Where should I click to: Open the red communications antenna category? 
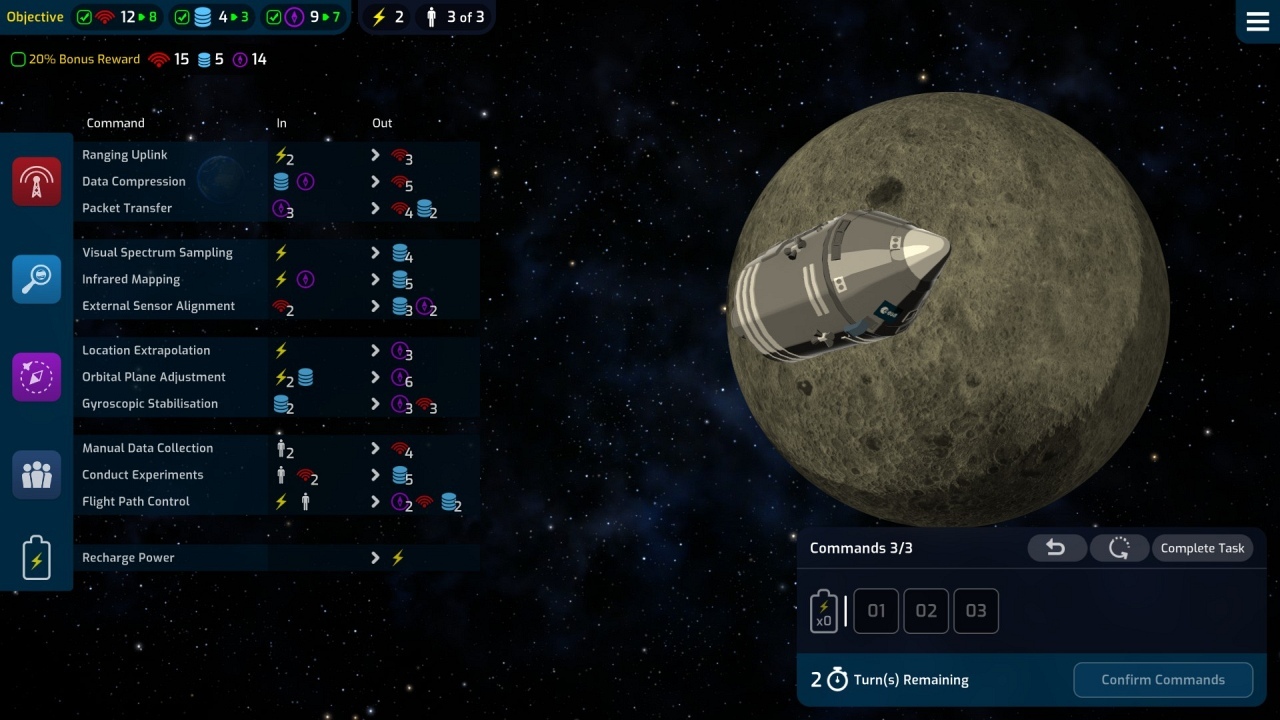coord(37,181)
